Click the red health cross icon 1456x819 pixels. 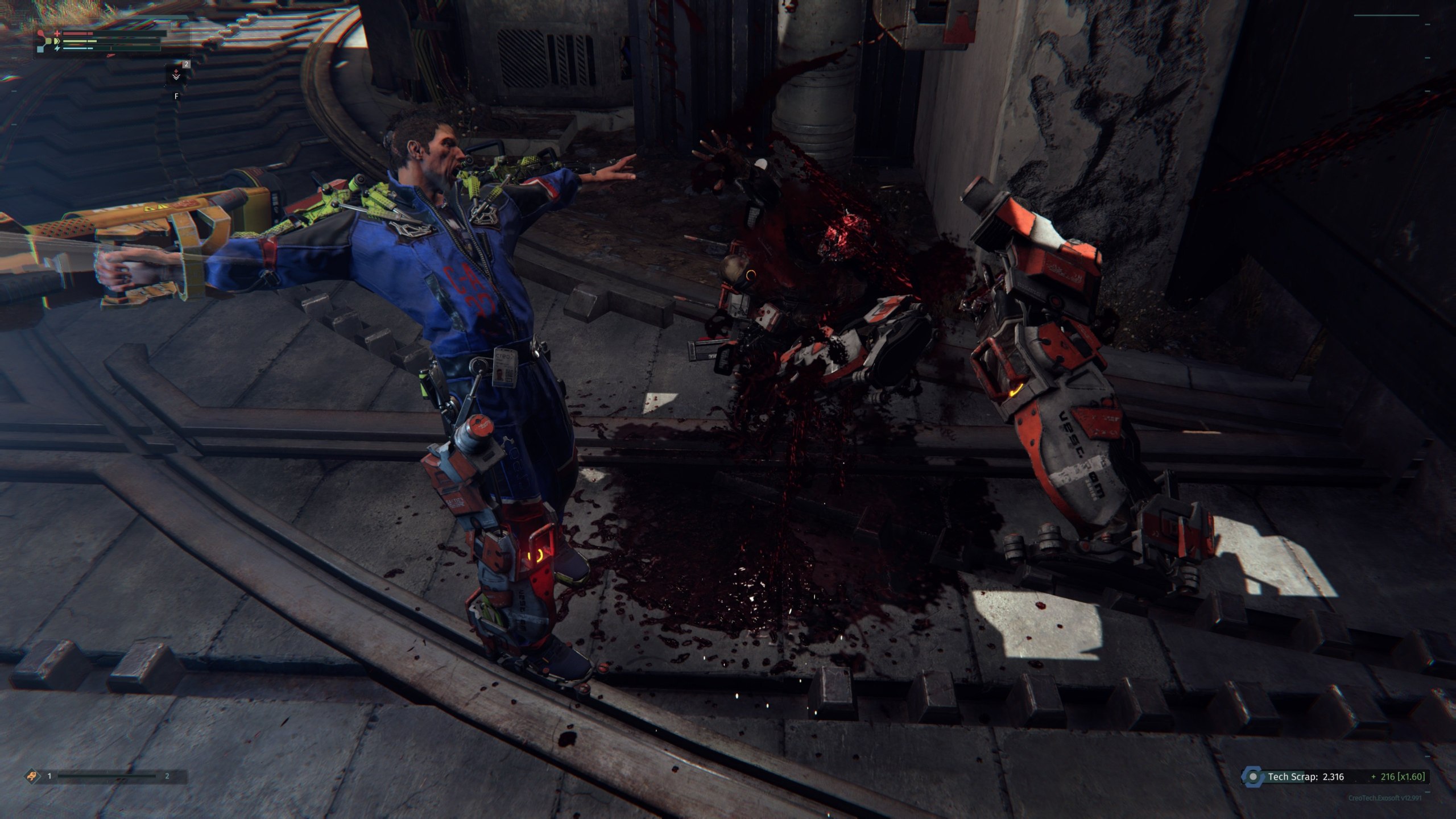point(57,34)
